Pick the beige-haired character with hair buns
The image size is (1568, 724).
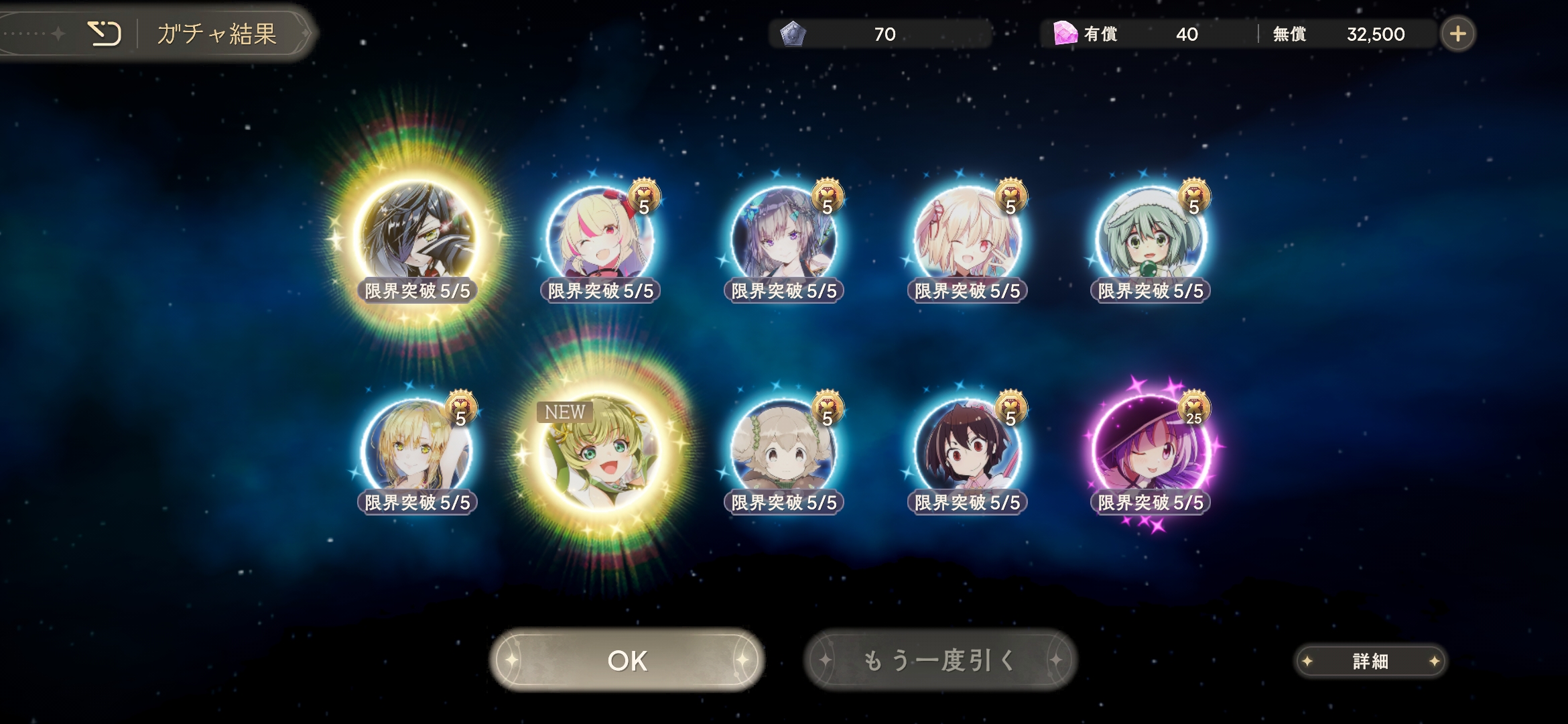[x=783, y=448]
